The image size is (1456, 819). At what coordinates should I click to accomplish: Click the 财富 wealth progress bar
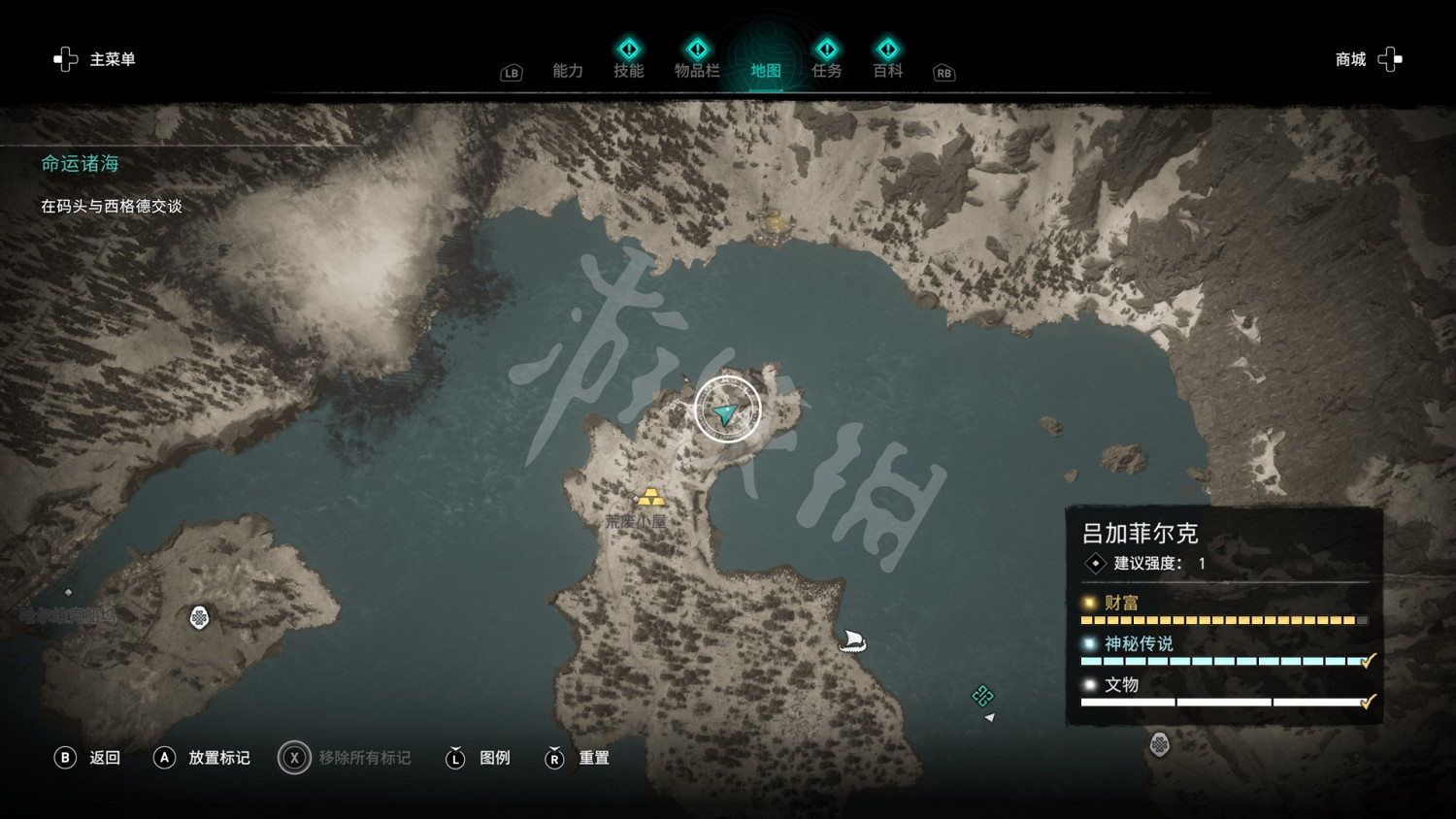1223,619
